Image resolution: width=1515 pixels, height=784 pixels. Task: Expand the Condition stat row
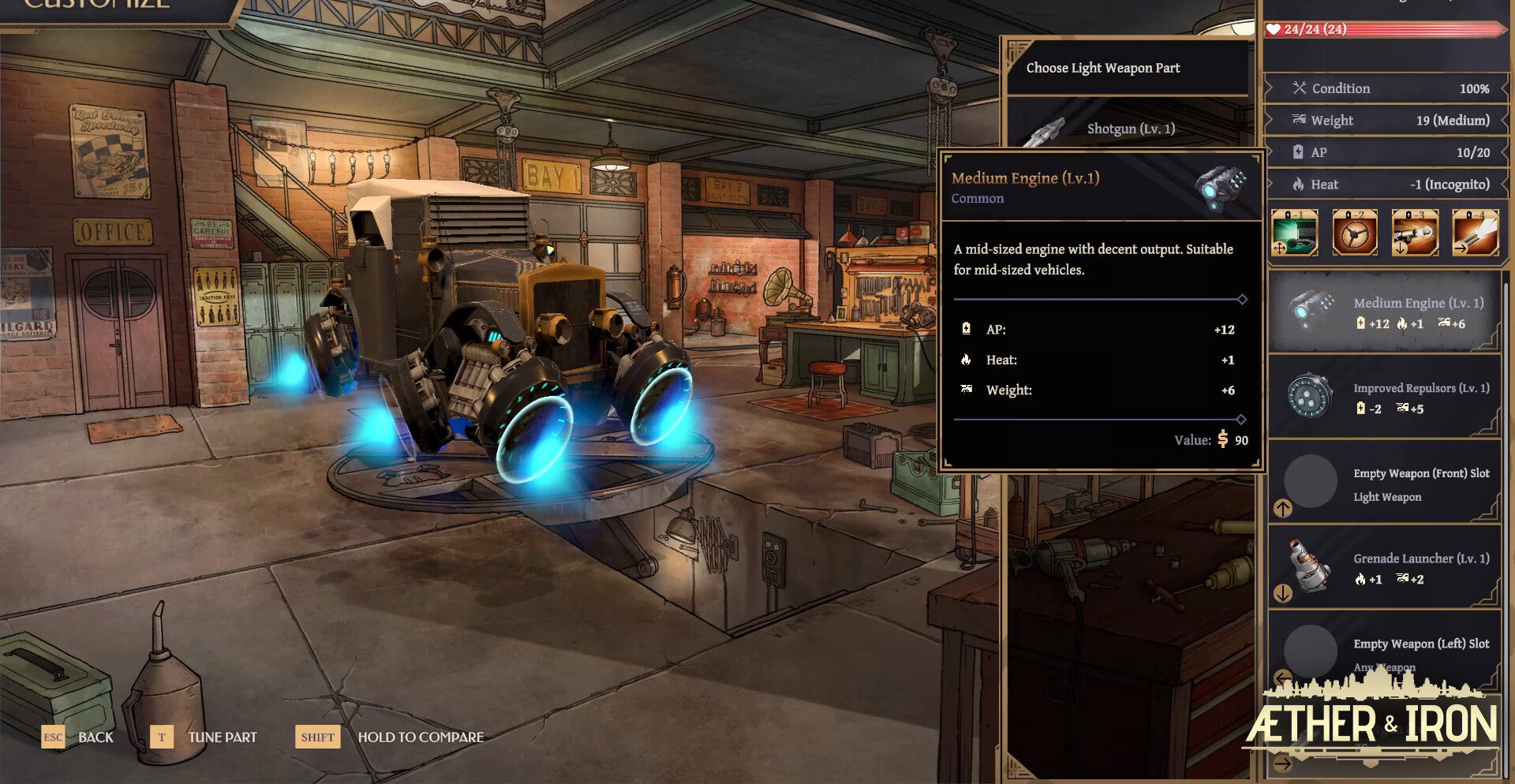[x=1386, y=88]
